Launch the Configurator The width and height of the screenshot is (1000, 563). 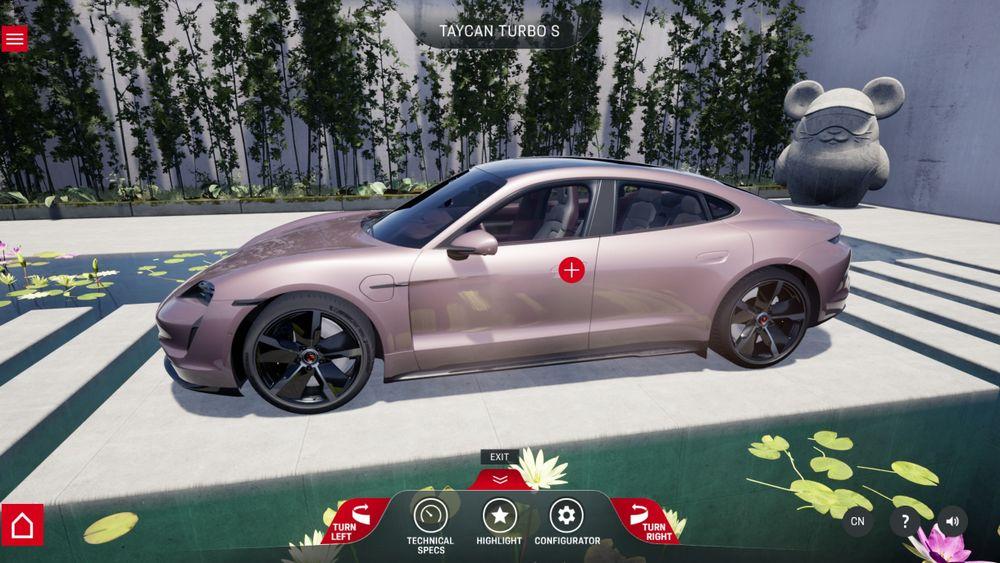[x=567, y=516]
